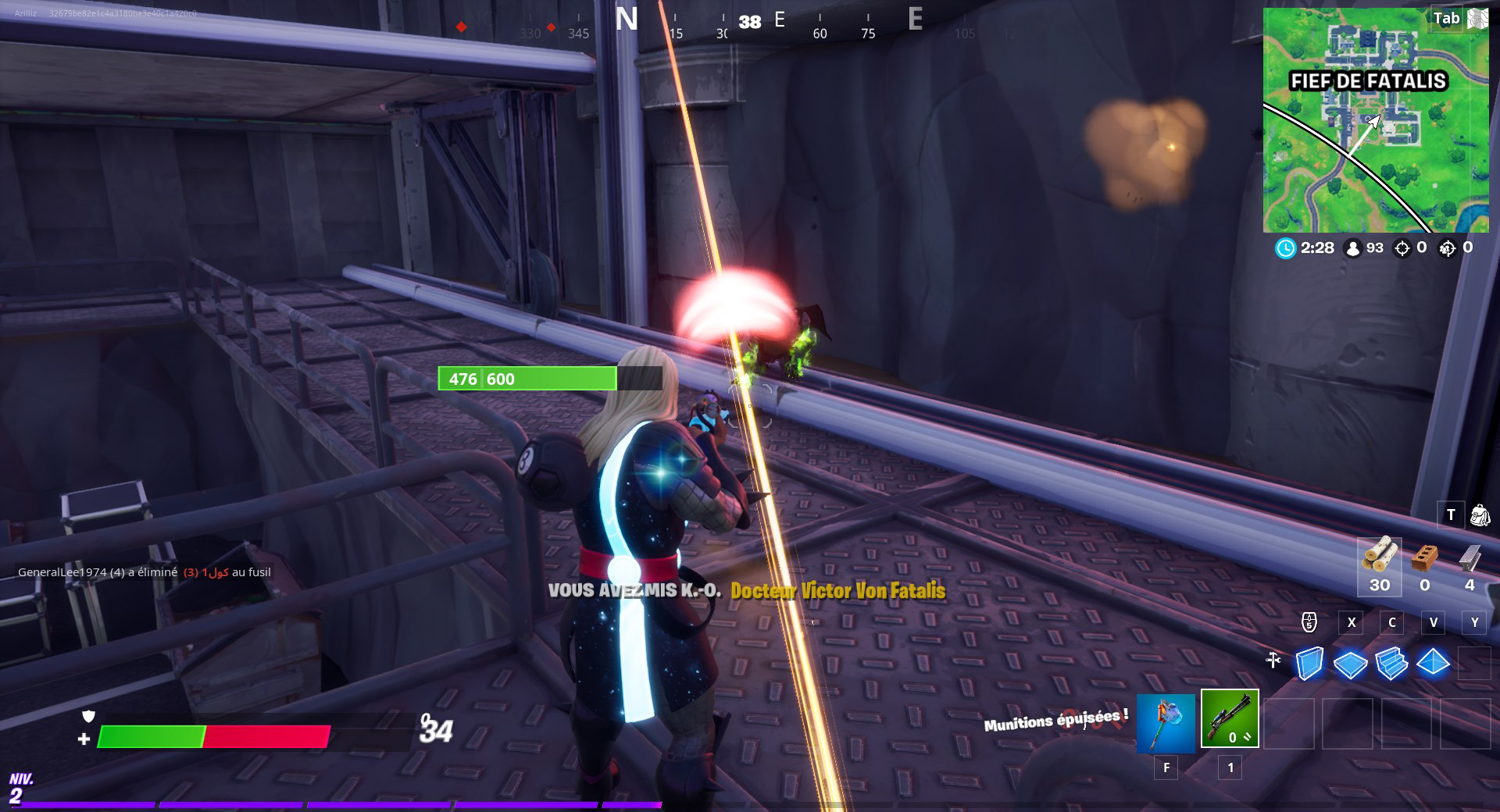Toggle build mode with the crossed tools icon
Image resolution: width=1500 pixels, height=812 pixels.
[x=1273, y=661]
